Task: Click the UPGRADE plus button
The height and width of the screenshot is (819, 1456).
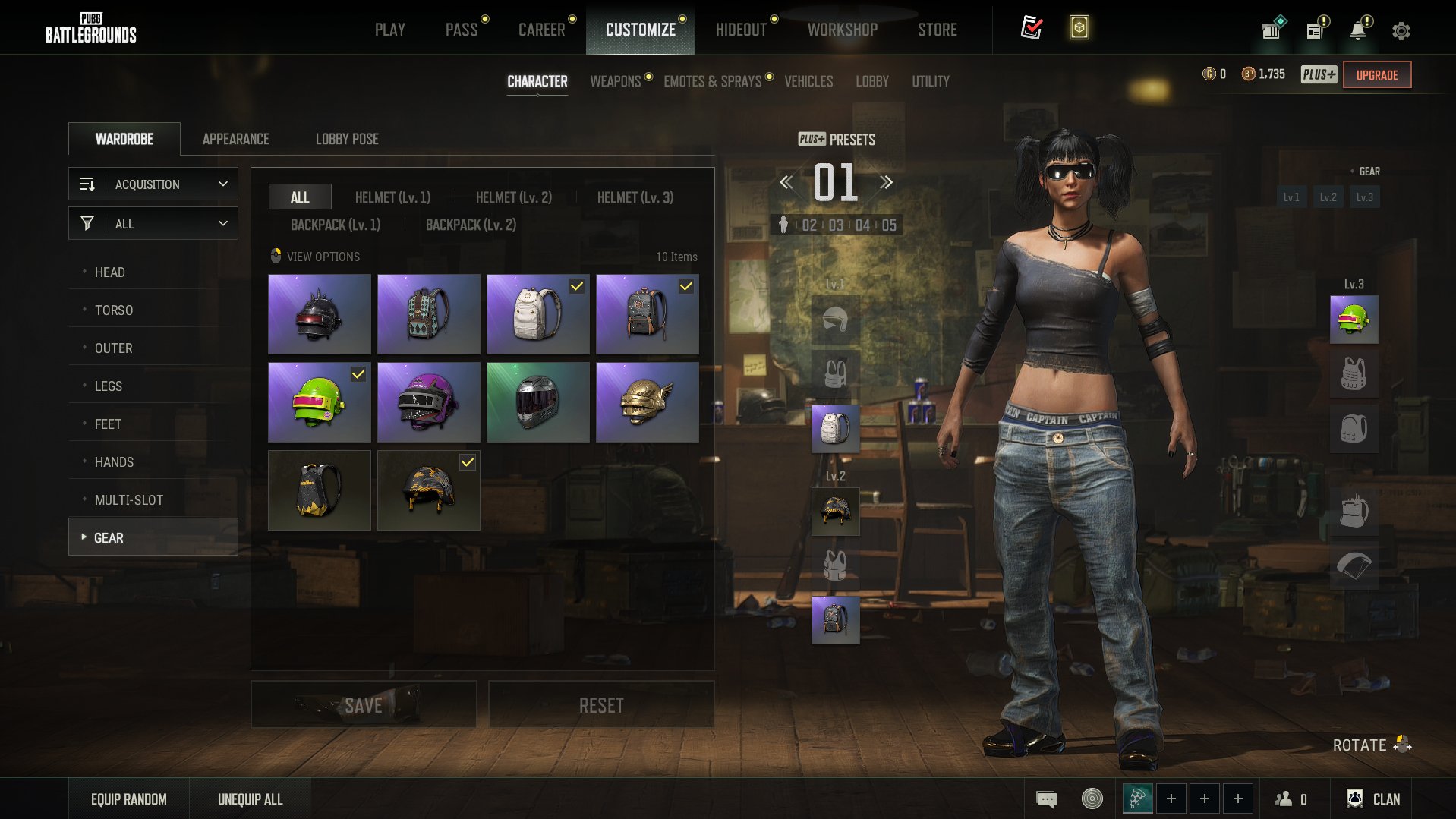Action: [x=1376, y=75]
